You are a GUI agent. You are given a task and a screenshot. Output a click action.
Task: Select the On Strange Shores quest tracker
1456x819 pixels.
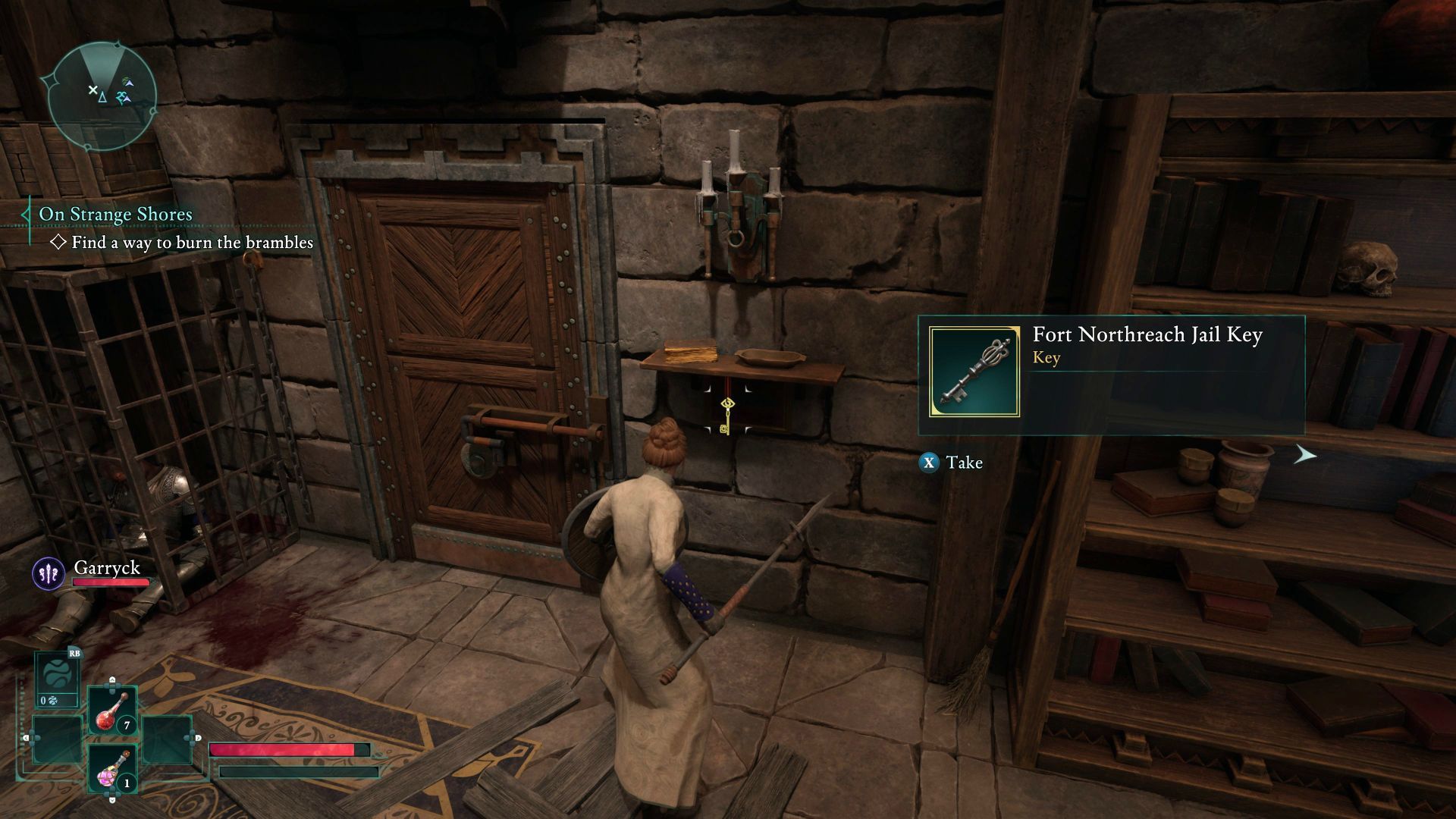[x=115, y=215]
